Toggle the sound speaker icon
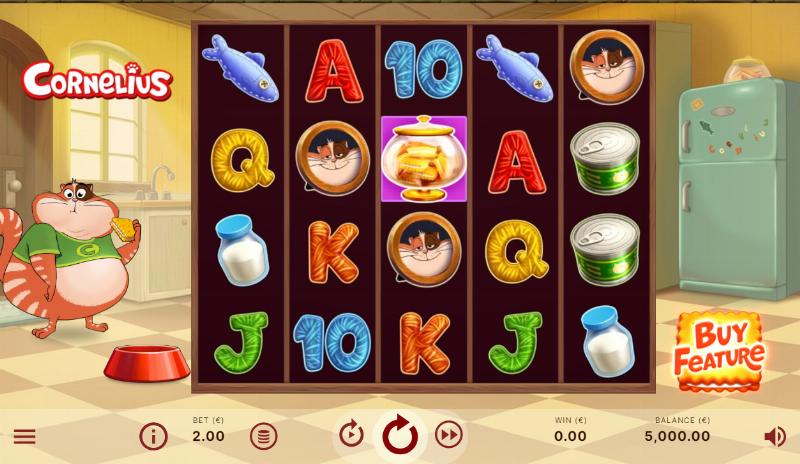The image size is (800, 464). [x=774, y=436]
